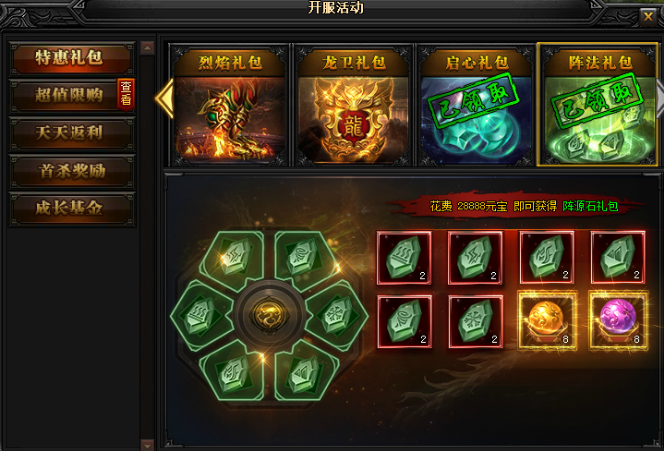
Task: Open the 成长基金 menu entry
Action: 71,209
